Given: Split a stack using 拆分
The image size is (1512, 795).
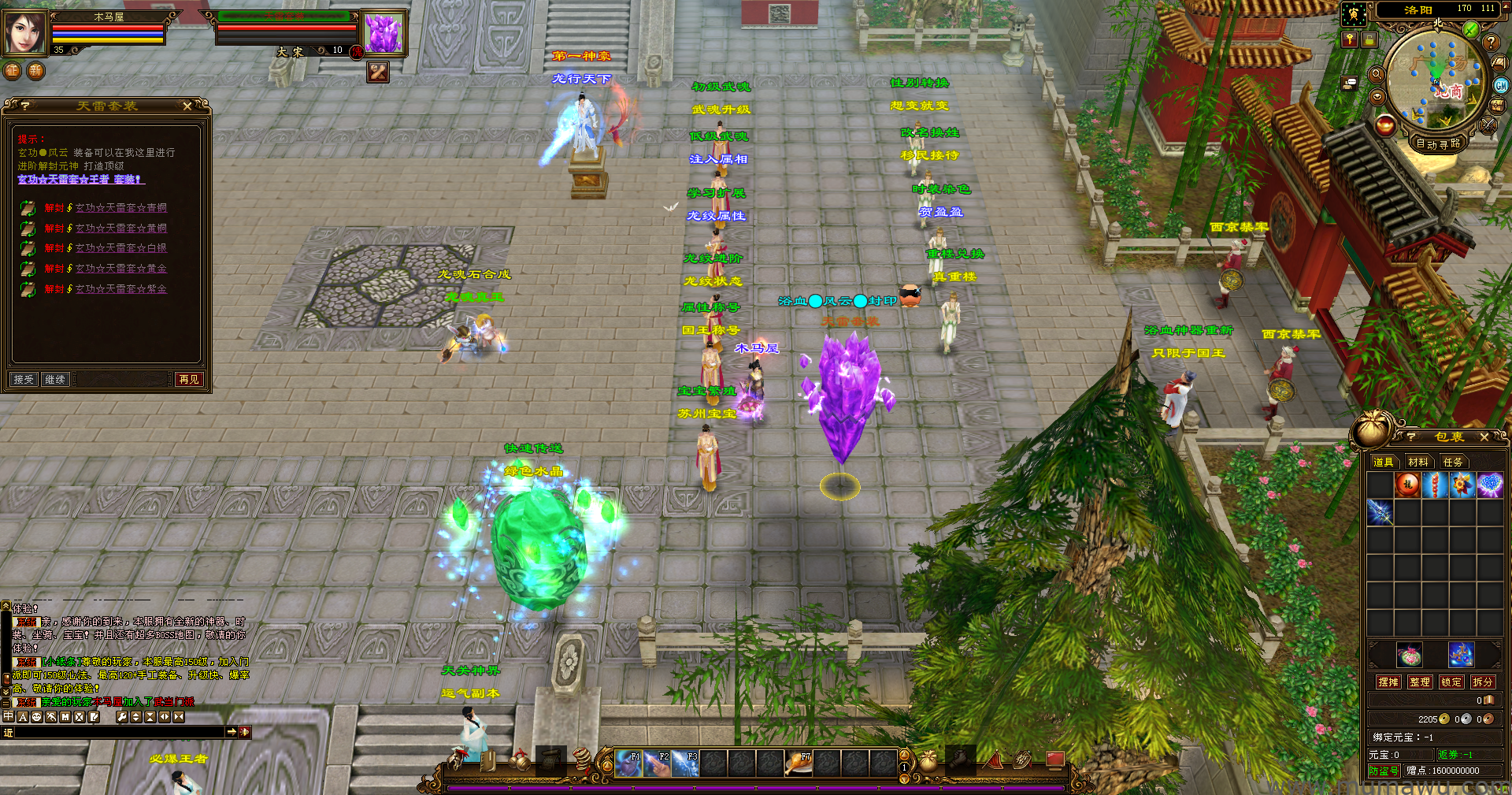Looking at the screenshot, I should (1482, 682).
